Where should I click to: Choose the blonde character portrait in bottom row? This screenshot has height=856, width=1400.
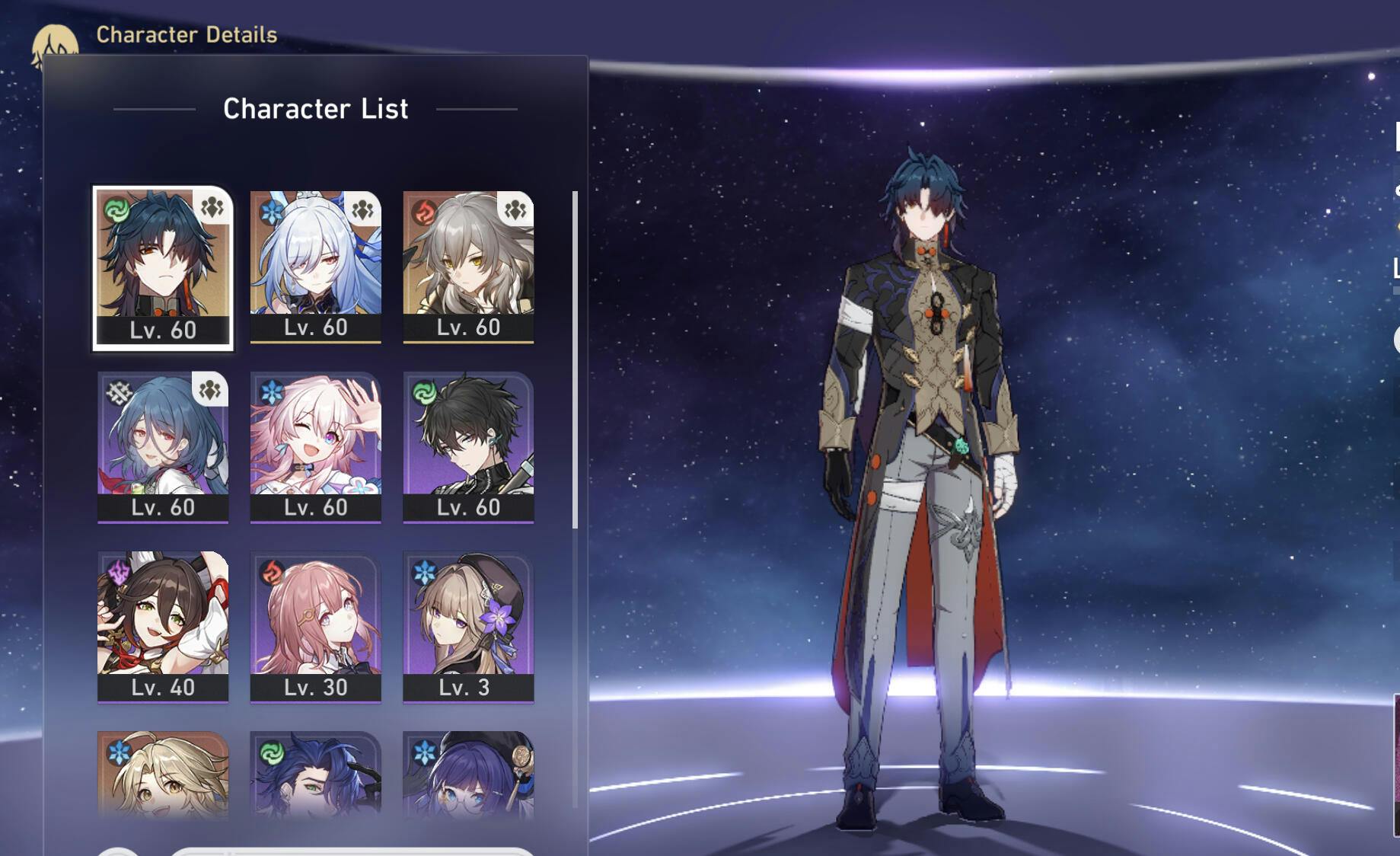click(163, 773)
